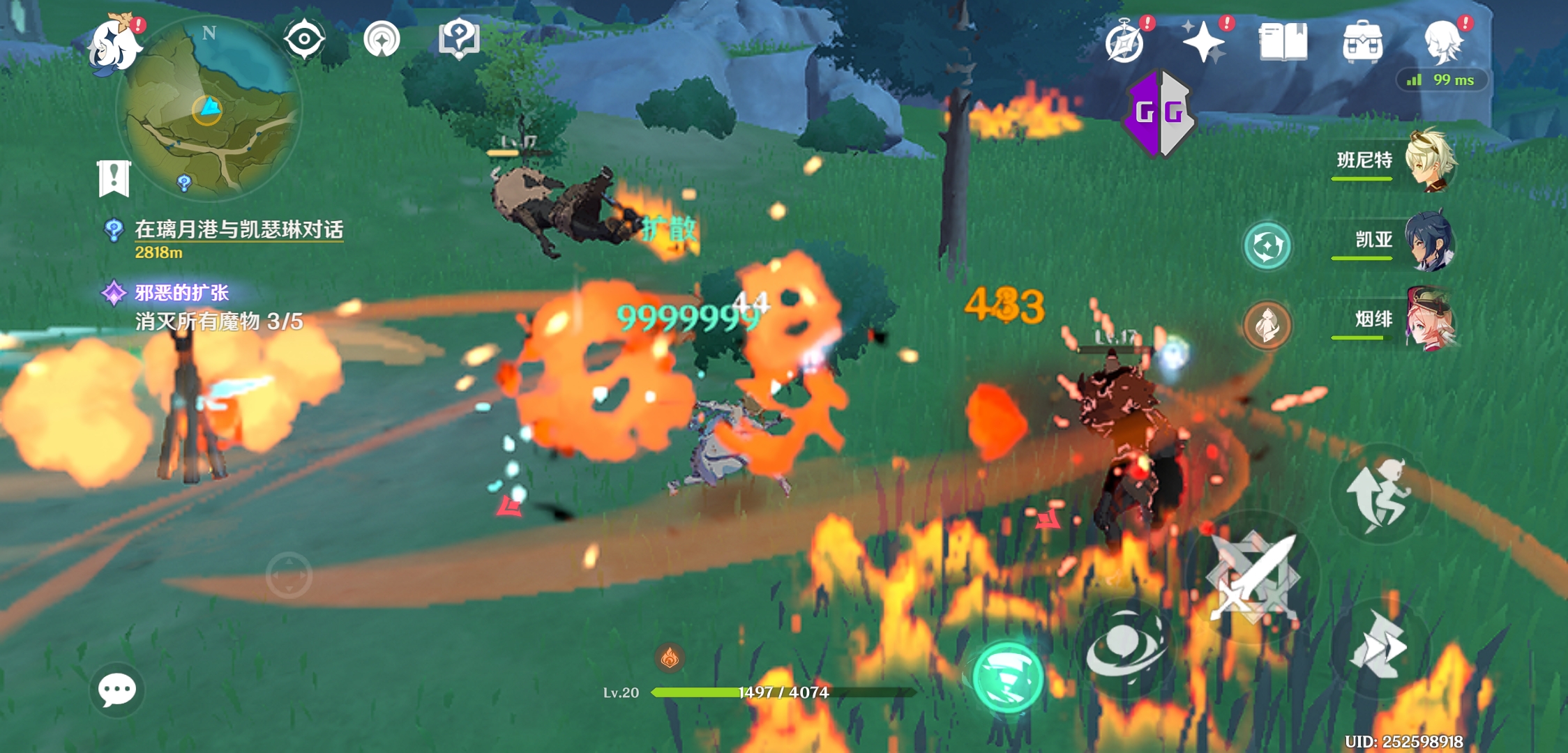Toggle the elemental sight eye icon
The image size is (1568, 753).
coord(304,39)
